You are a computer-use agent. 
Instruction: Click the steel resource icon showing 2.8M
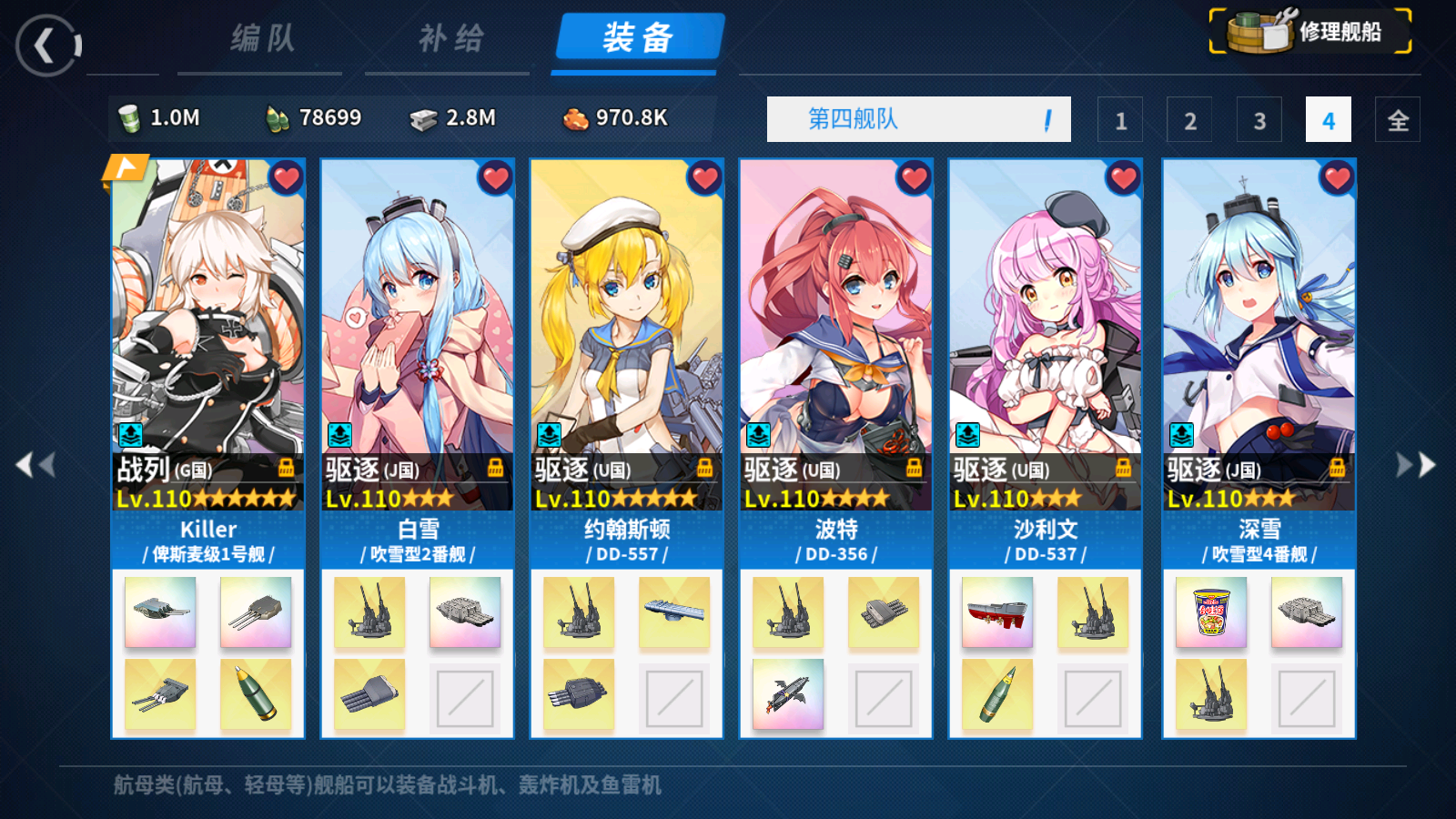point(423,118)
